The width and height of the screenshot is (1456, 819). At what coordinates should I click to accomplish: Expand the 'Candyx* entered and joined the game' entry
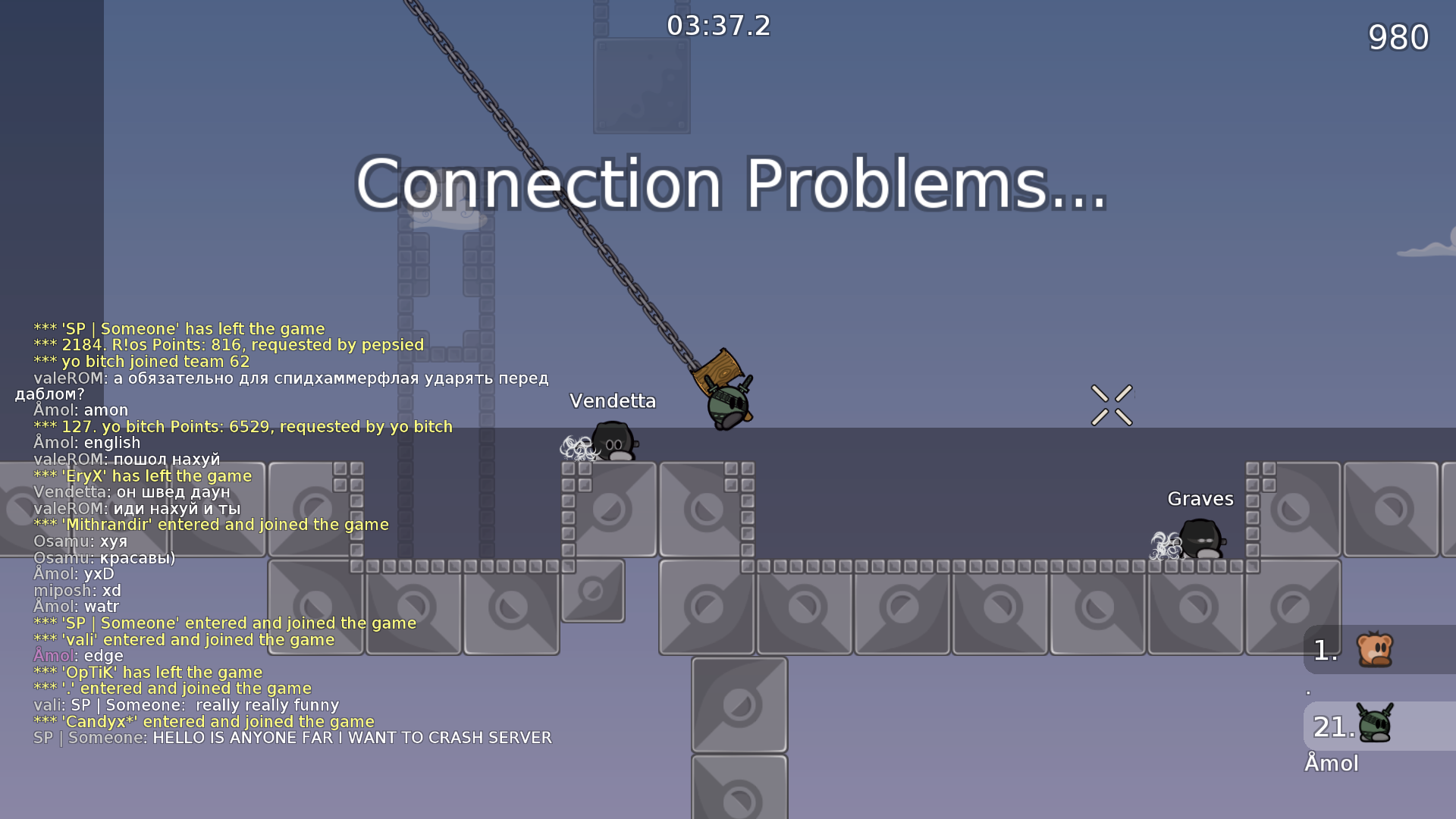point(203,721)
